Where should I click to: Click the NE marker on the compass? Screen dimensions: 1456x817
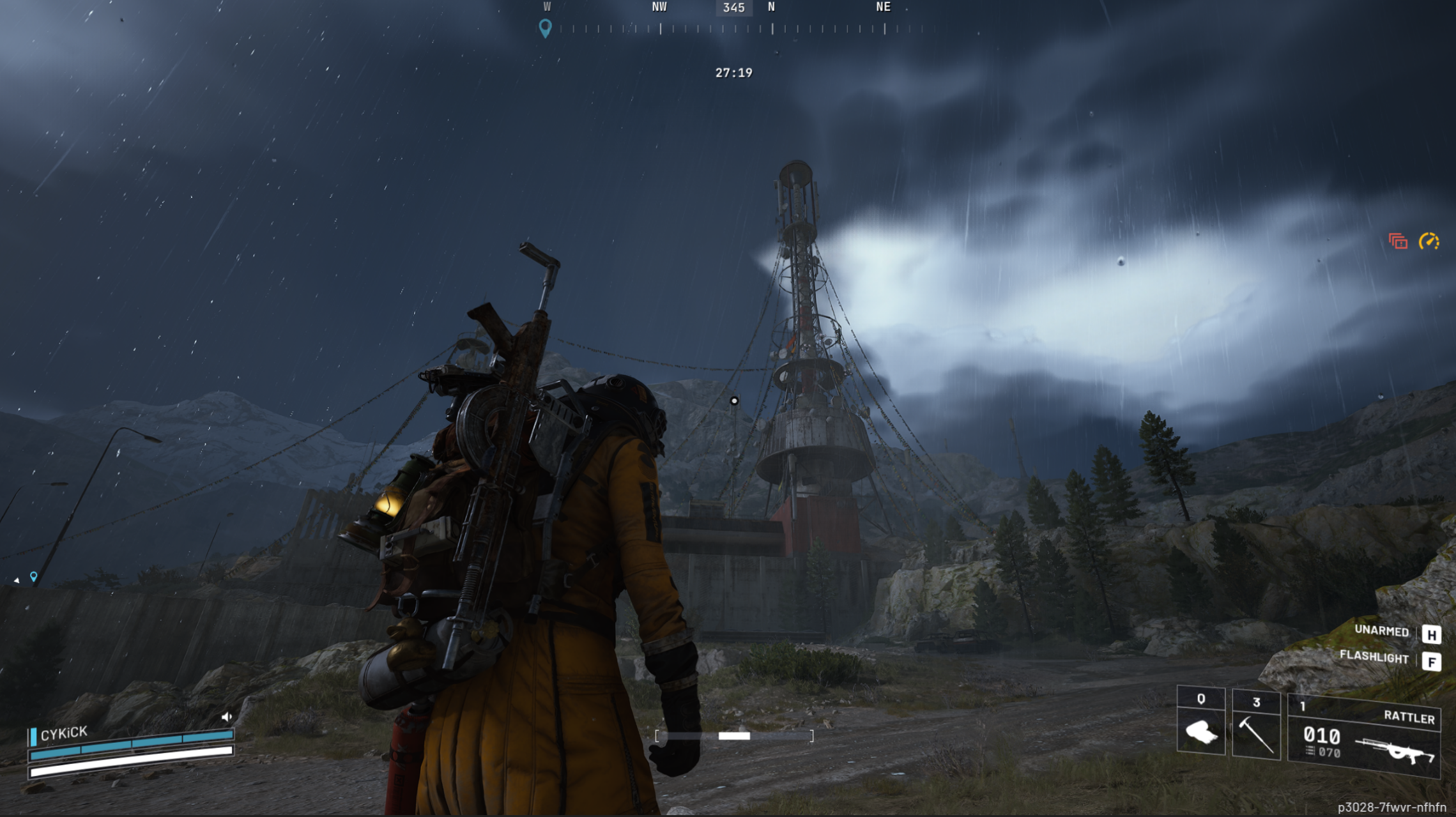[883, 7]
